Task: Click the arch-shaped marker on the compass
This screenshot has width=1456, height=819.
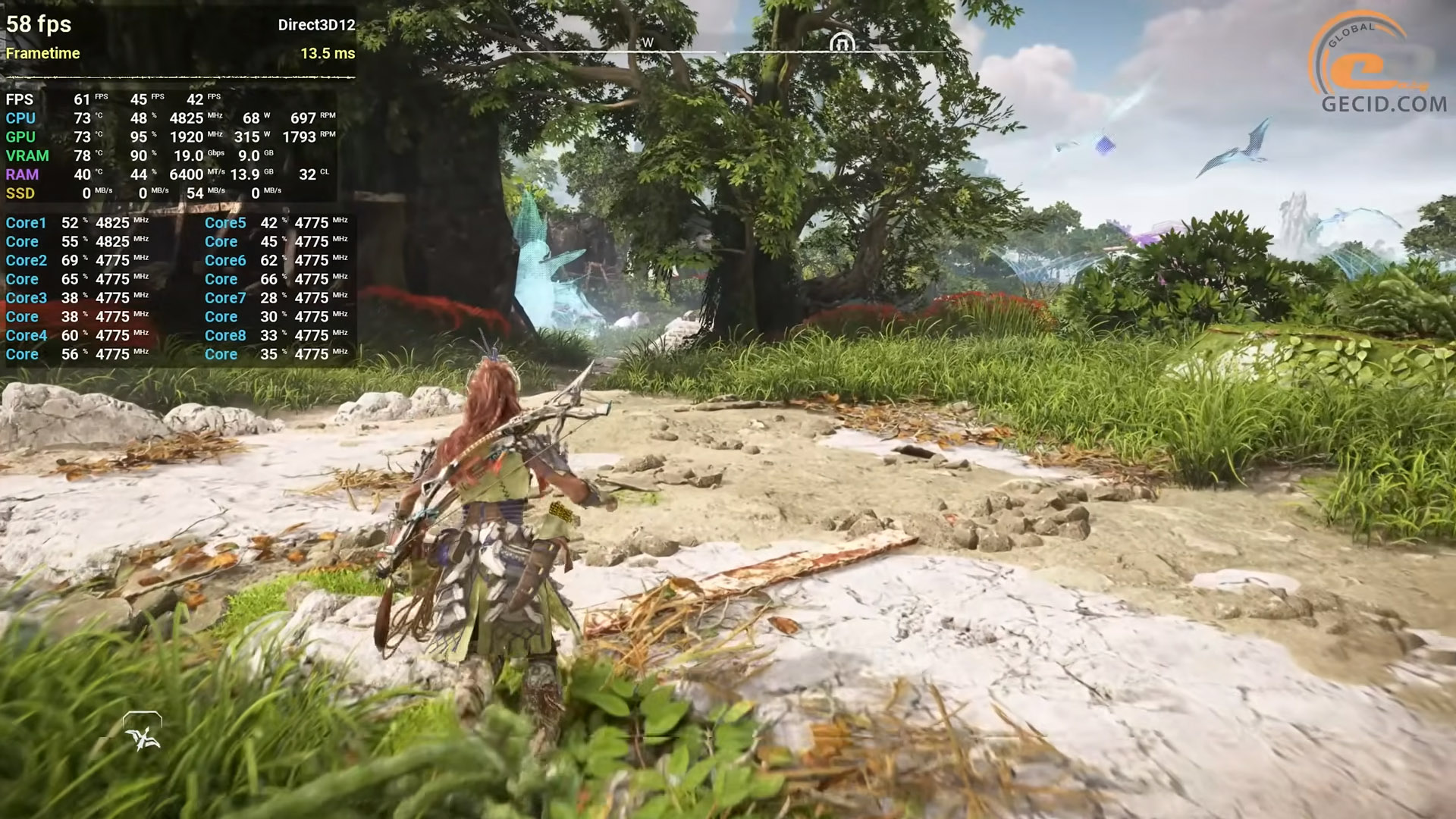Action: (842, 42)
